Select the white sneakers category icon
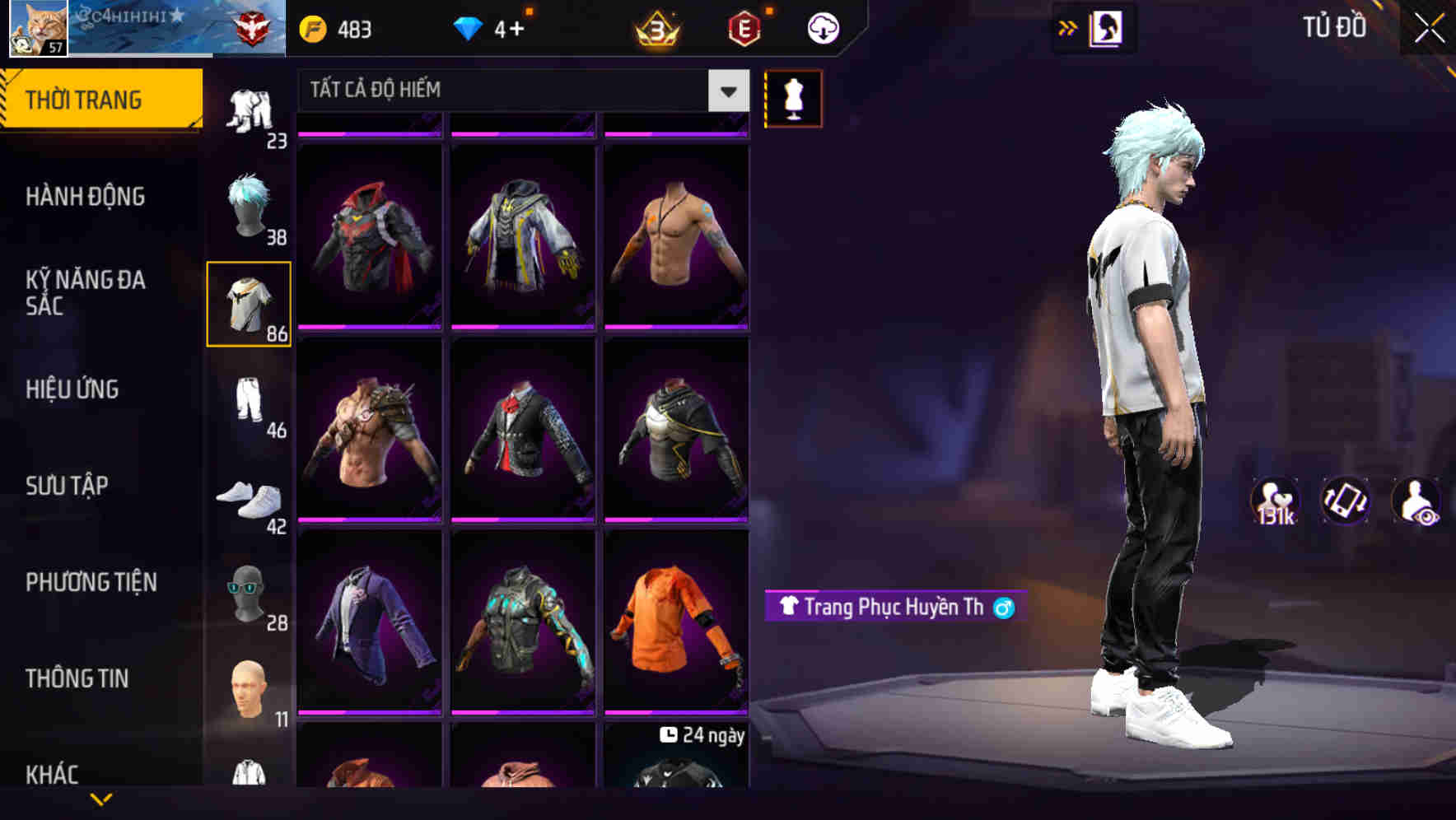Image resolution: width=1456 pixels, height=820 pixels. (249, 498)
